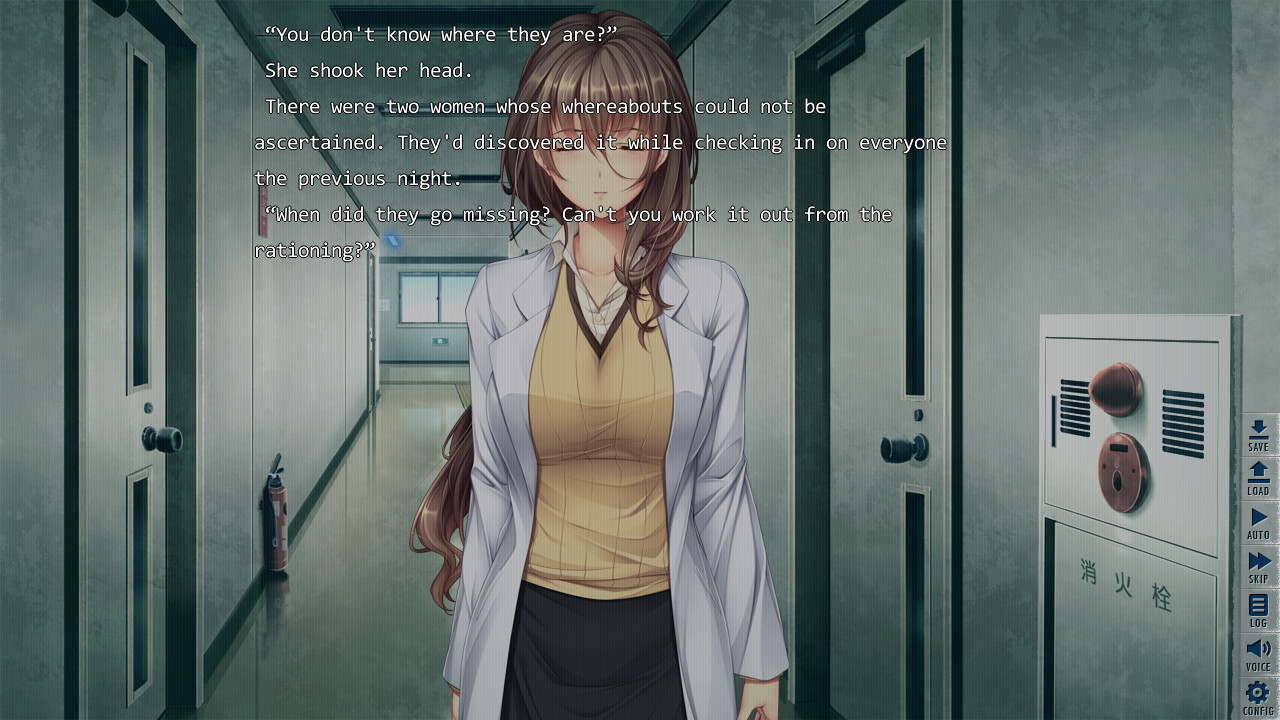Open the CONFIG settings gear
The height and width of the screenshot is (720, 1280).
point(1258,693)
